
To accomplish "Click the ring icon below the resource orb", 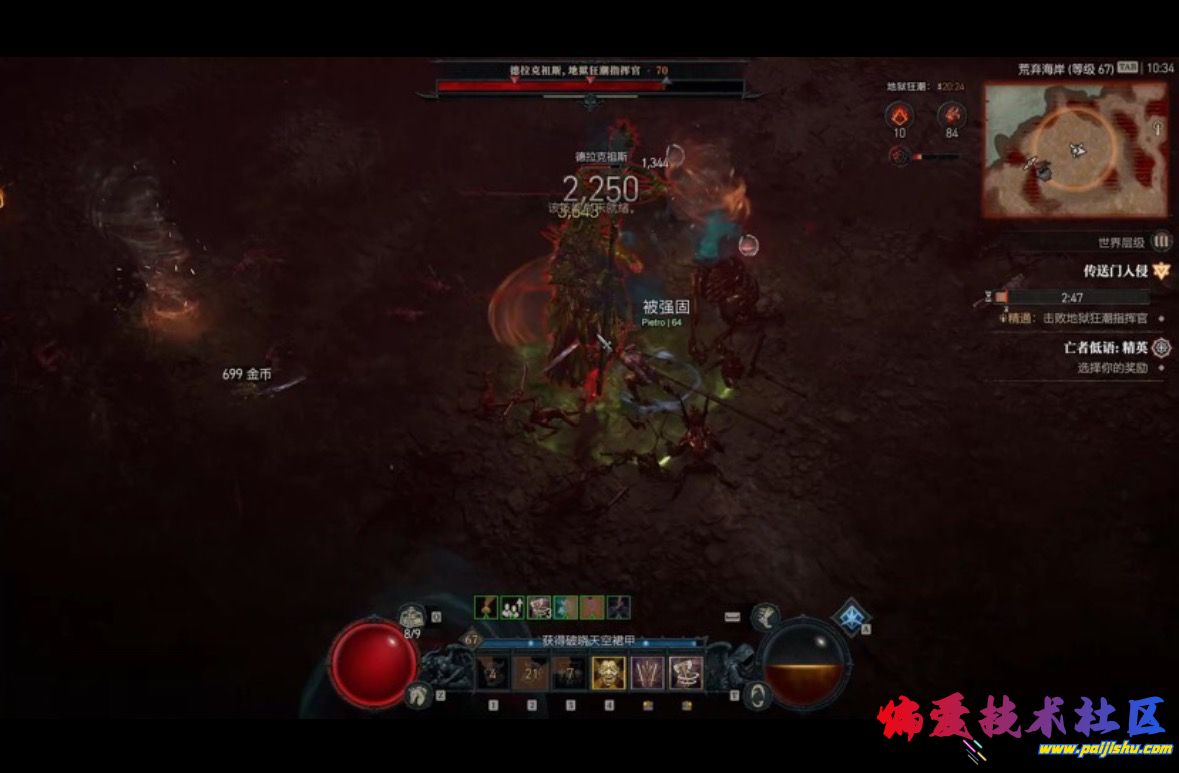I will click(758, 694).
